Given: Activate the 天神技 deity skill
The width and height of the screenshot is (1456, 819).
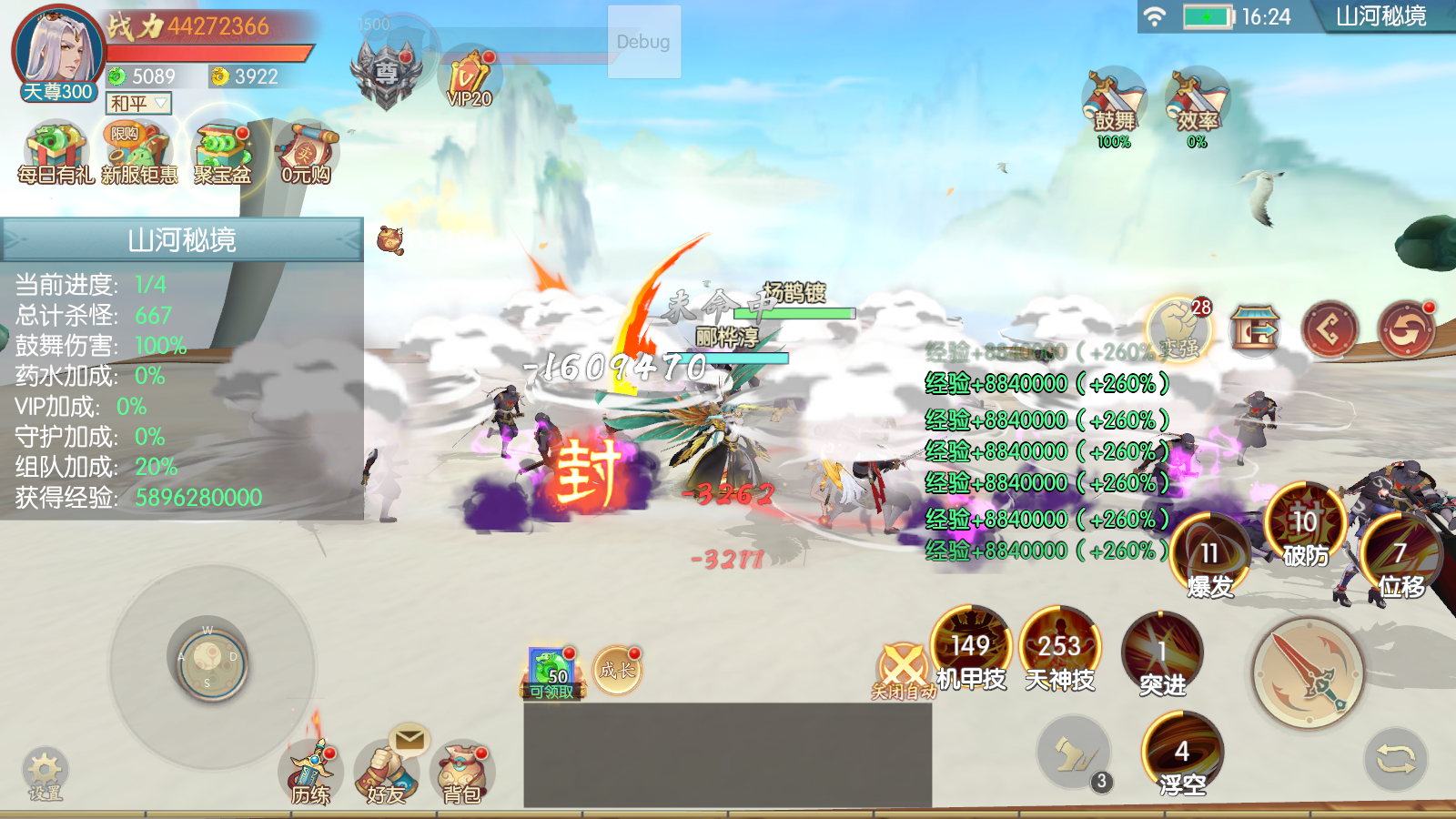Looking at the screenshot, I should [1060, 650].
